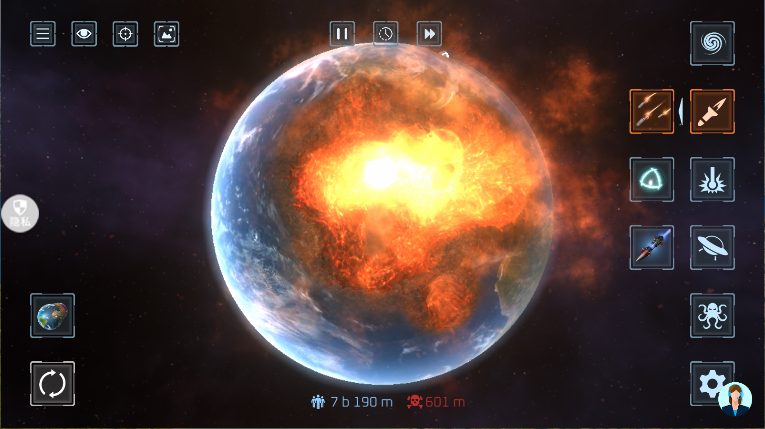This screenshot has height=429, width=765.
Task: Activate the crosshair target button
Action: click(x=125, y=34)
